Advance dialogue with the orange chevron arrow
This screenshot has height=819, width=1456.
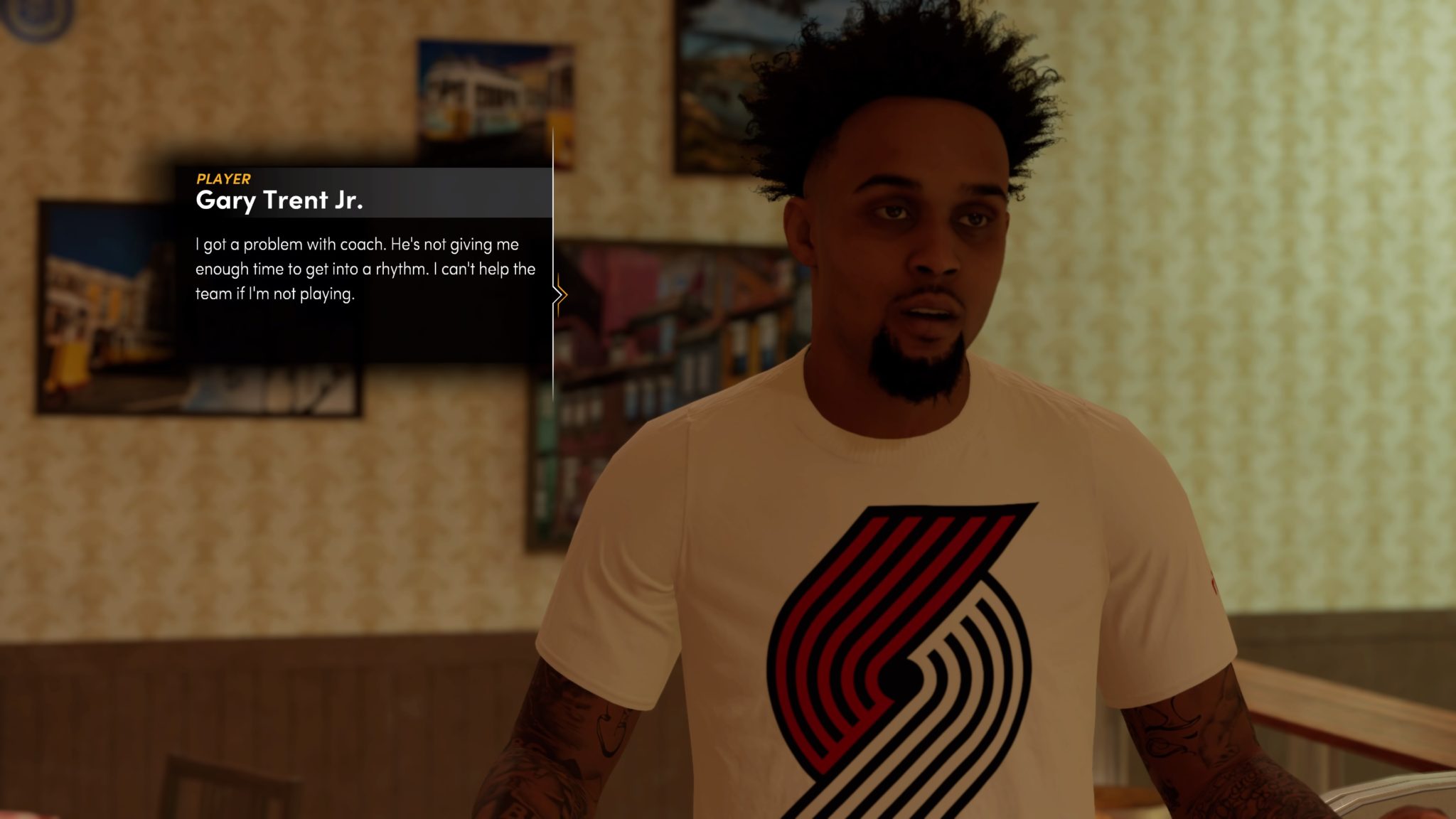[560, 294]
